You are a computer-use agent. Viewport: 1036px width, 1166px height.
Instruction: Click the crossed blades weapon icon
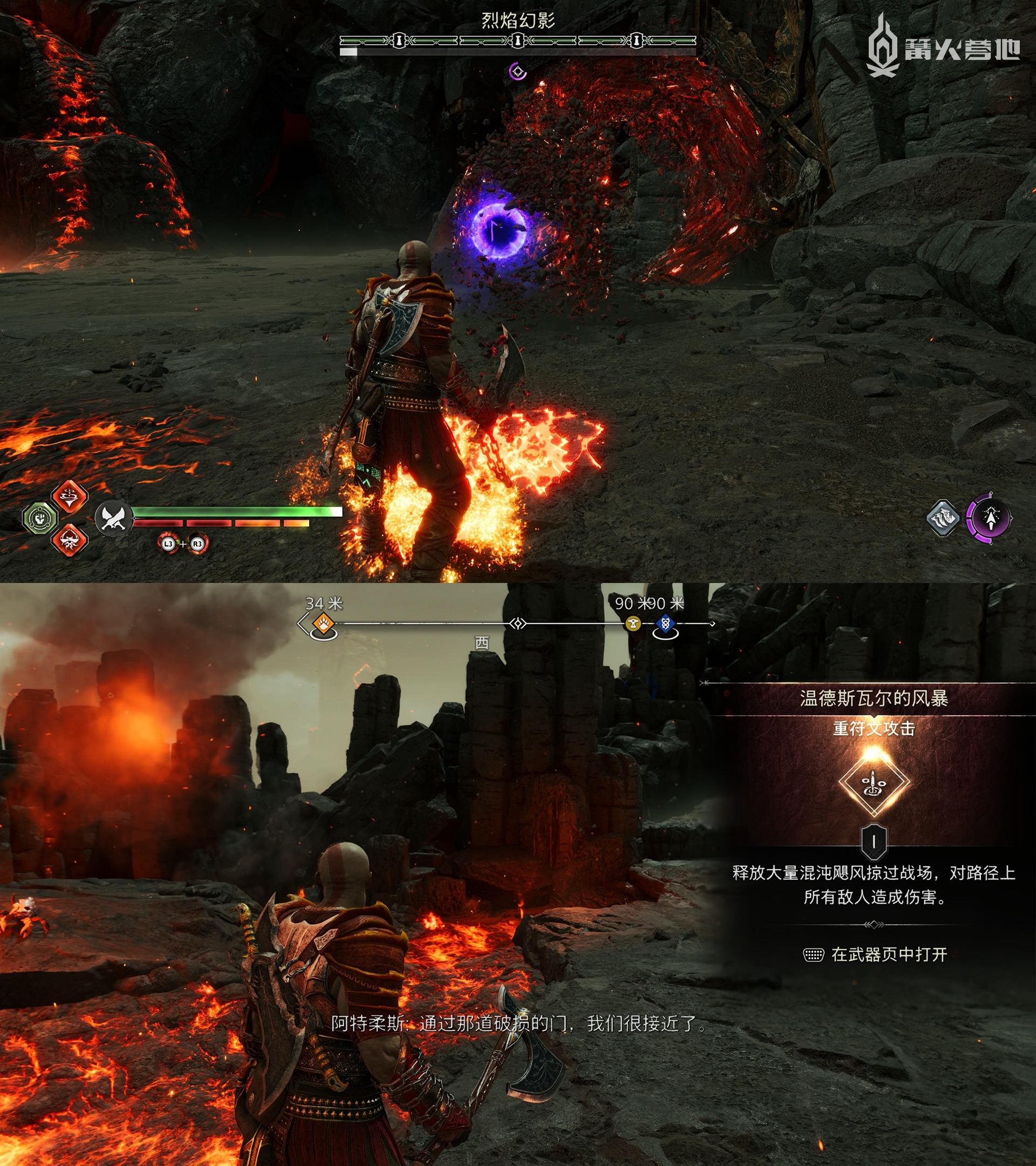pos(113,518)
